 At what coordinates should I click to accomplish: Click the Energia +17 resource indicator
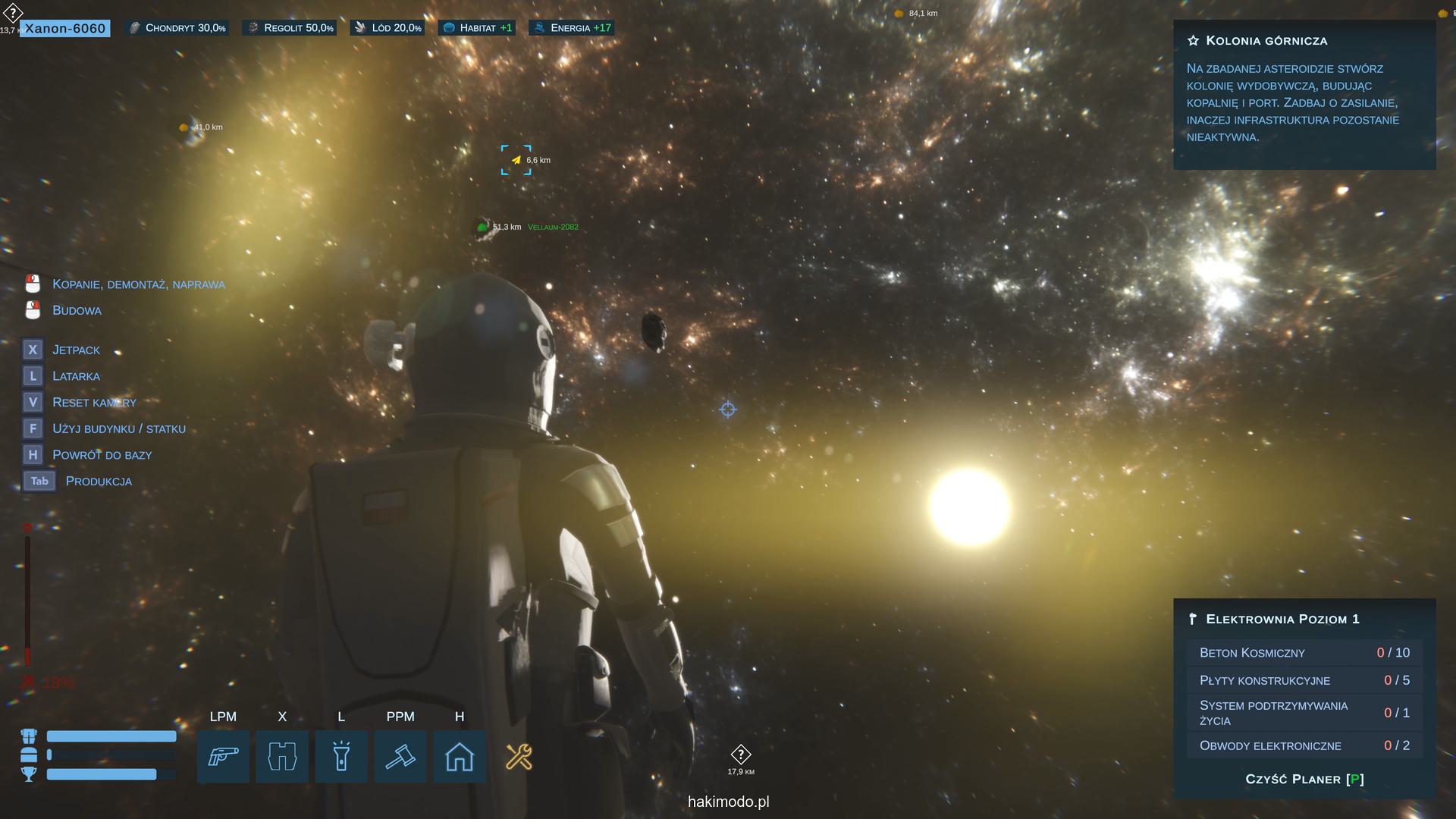[573, 28]
